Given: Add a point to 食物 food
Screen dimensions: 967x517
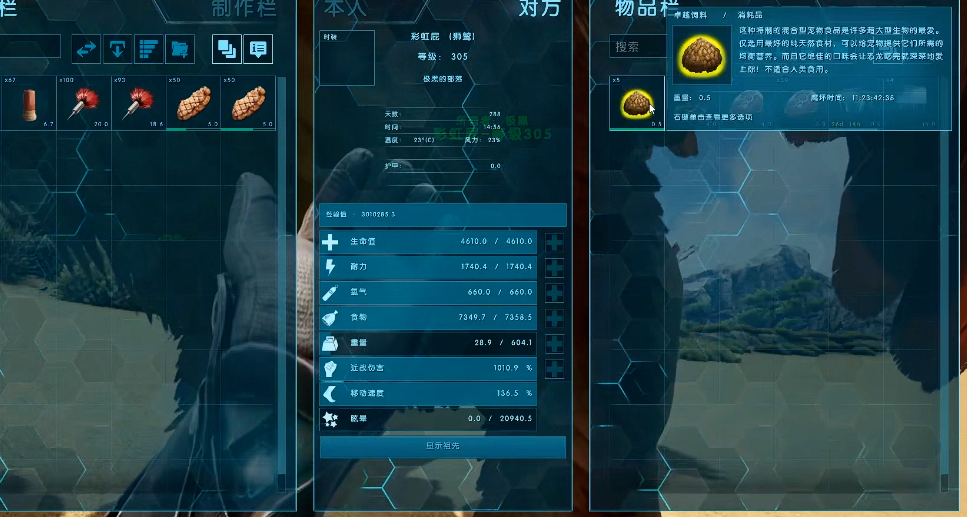Looking at the screenshot, I should [554, 318].
